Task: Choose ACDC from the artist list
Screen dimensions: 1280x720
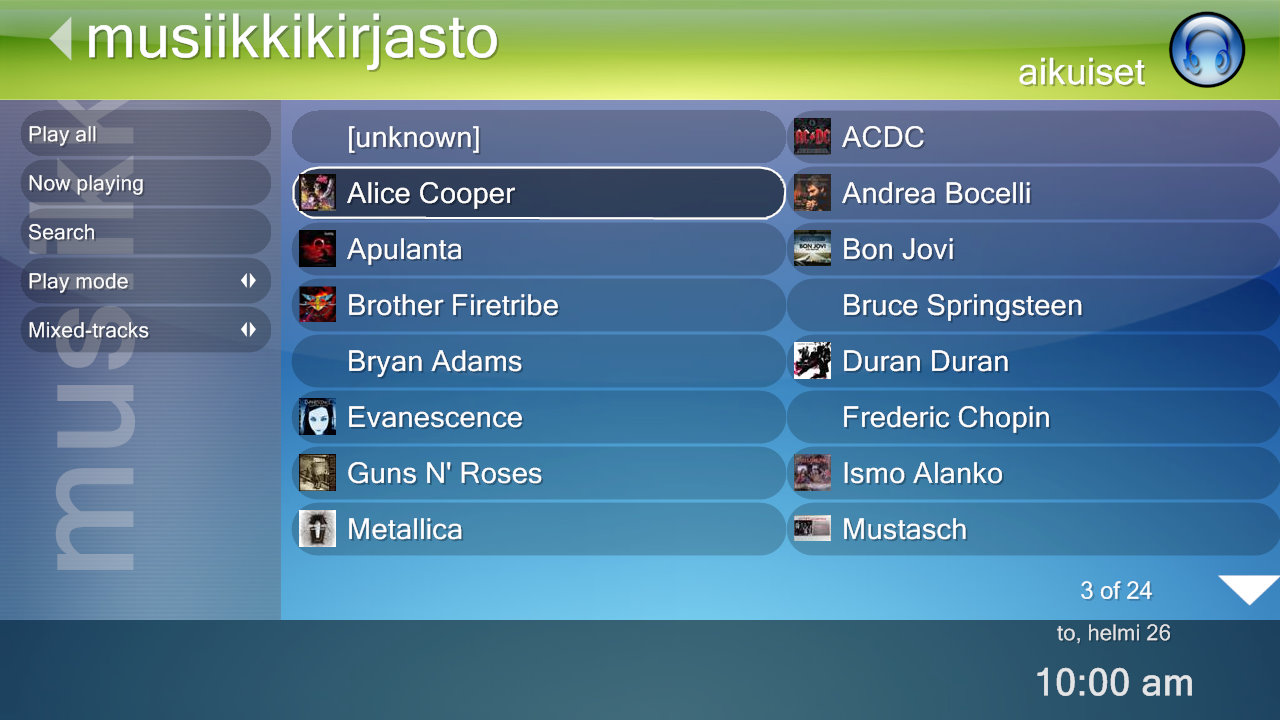Action: pos(1033,137)
